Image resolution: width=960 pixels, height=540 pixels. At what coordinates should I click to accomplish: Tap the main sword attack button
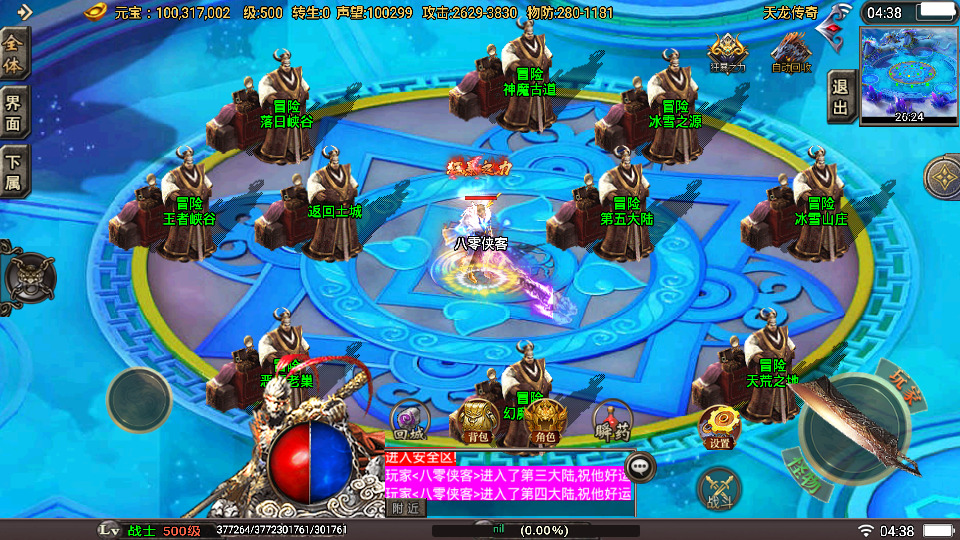pyautogui.click(x=850, y=427)
